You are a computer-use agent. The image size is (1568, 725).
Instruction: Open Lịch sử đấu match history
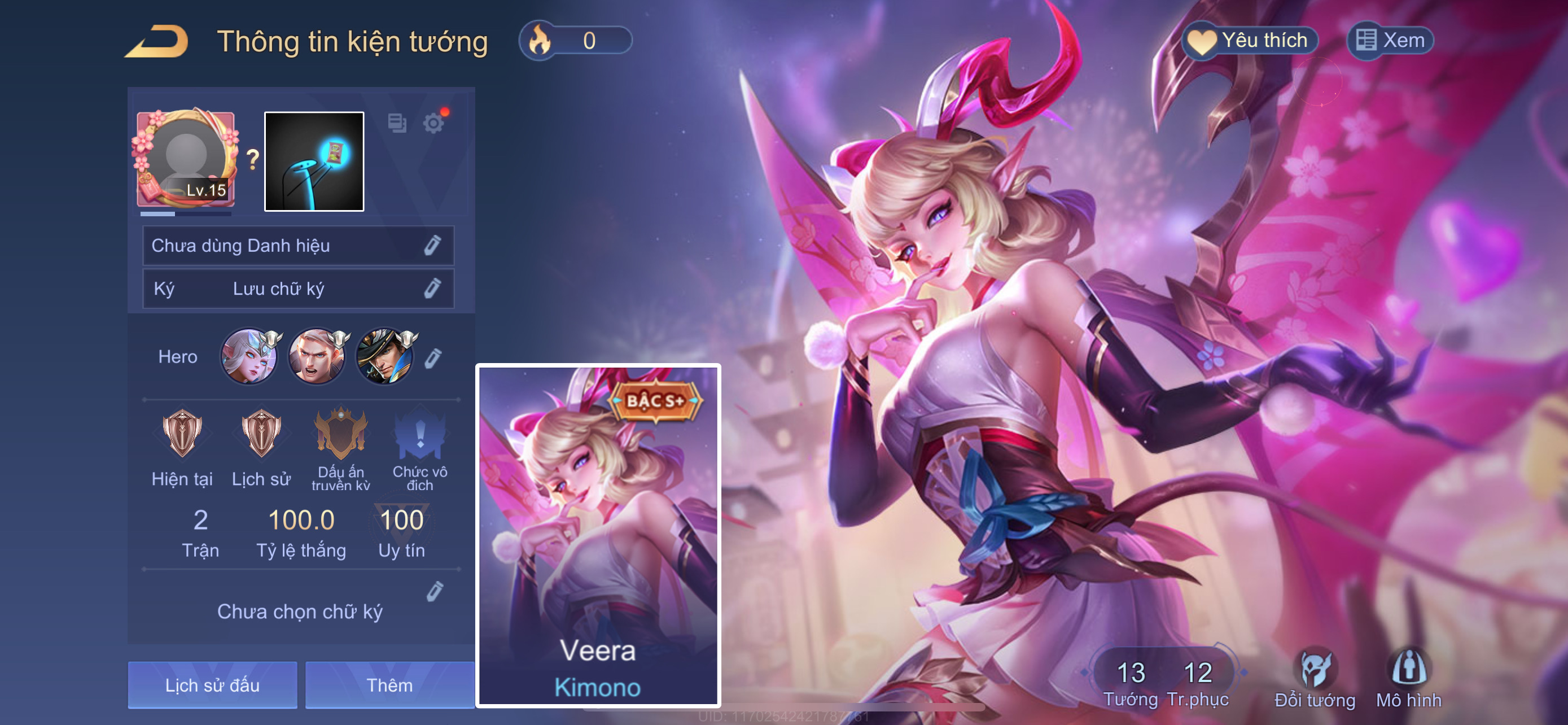tap(212, 685)
